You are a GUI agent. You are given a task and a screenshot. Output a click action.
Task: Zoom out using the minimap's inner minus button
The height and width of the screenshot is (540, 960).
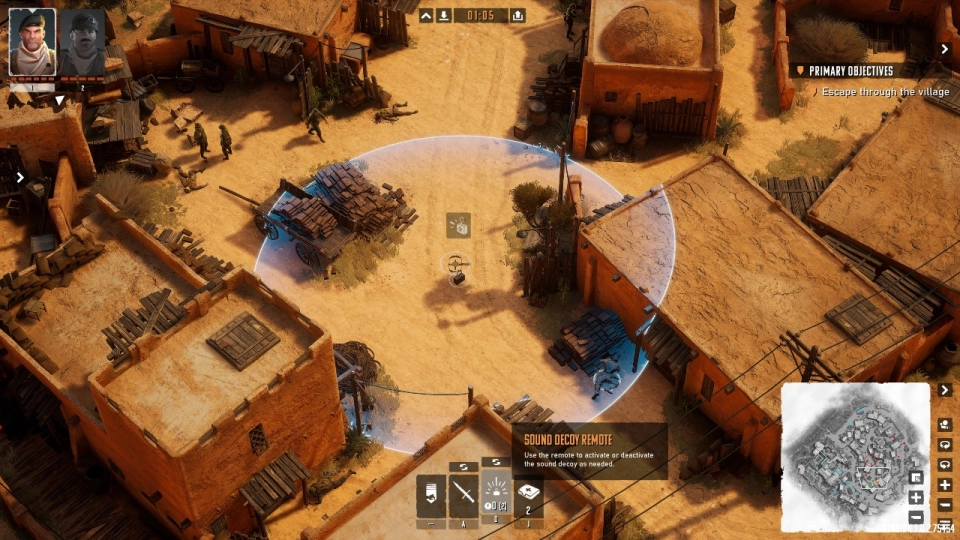point(916,517)
